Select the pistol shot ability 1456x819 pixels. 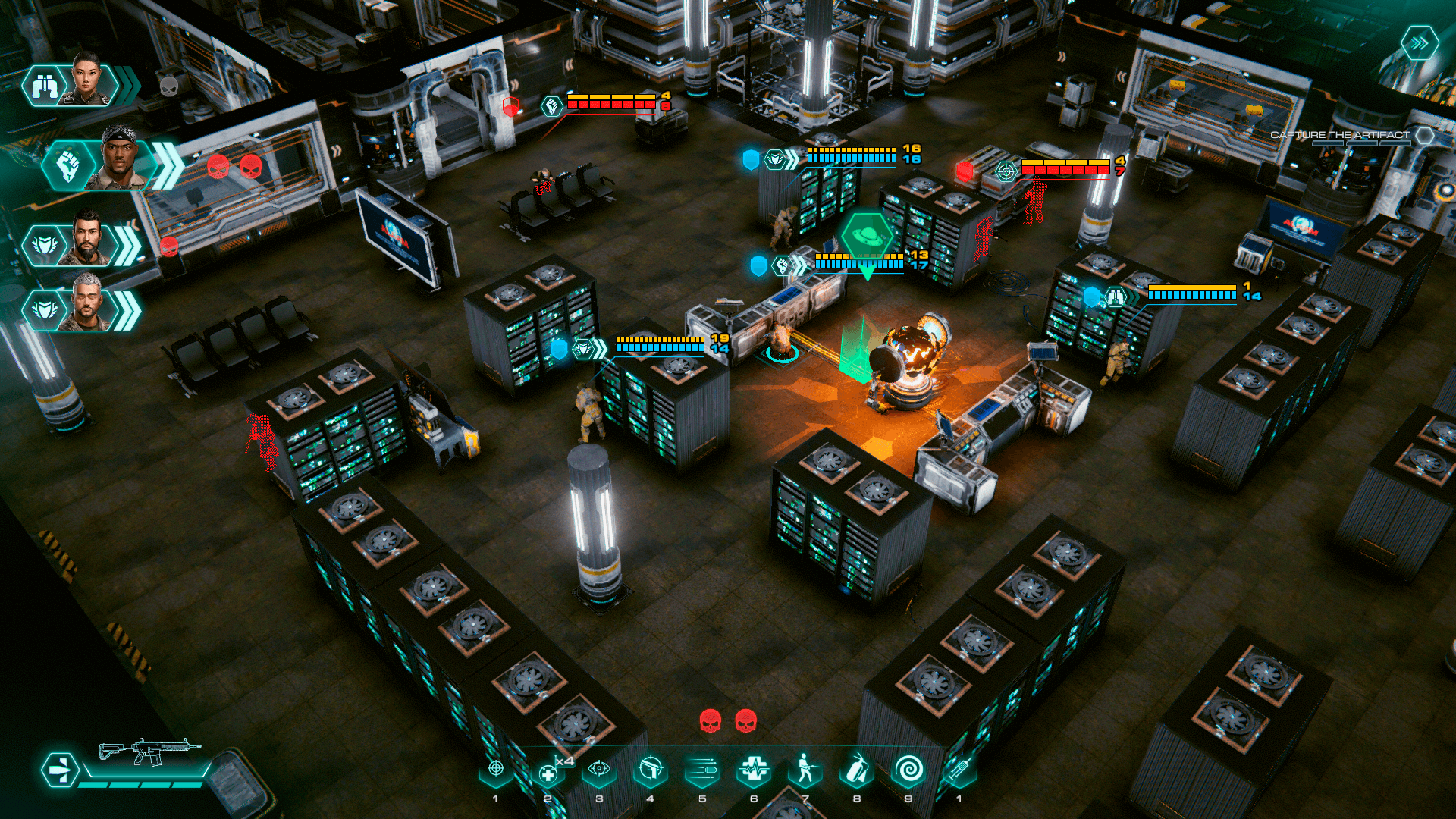[x=651, y=770]
